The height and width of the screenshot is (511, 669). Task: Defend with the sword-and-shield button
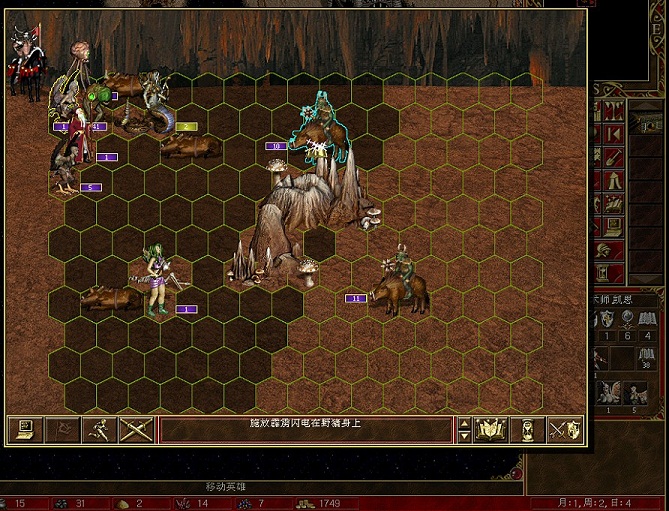(x=566, y=430)
